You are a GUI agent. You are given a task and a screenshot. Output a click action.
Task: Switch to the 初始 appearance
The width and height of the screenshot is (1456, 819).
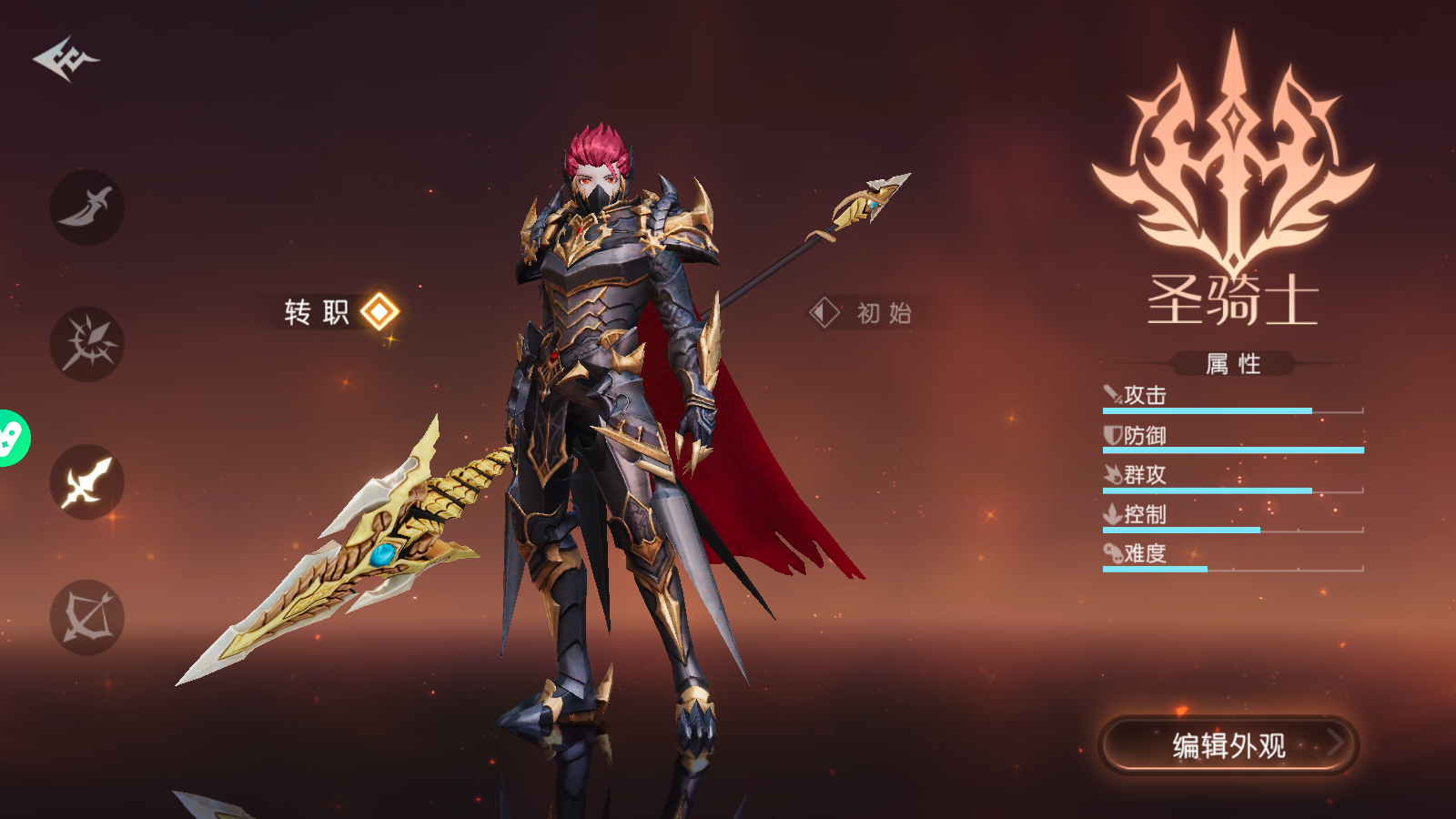861,313
